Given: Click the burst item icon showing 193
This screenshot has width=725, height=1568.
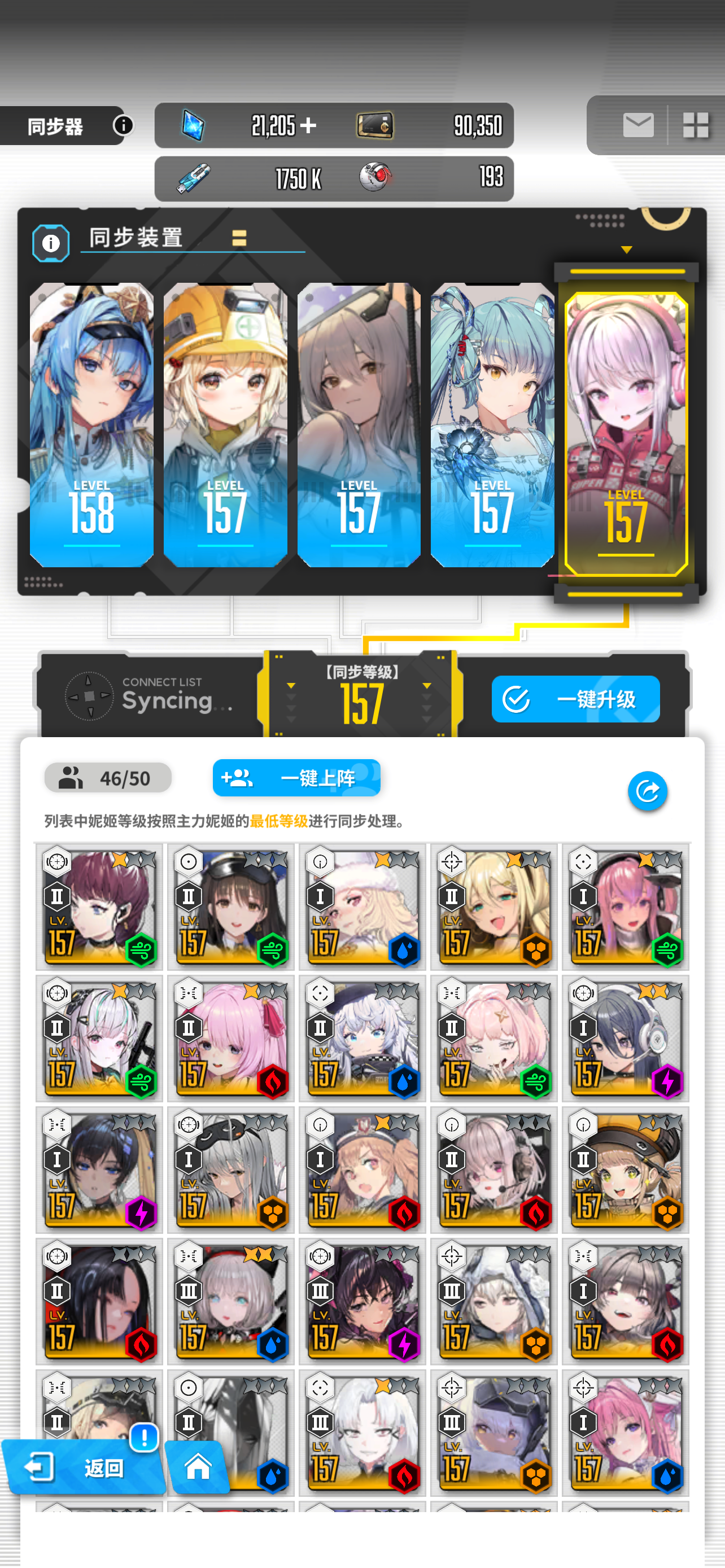Looking at the screenshot, I should (375, 177).
